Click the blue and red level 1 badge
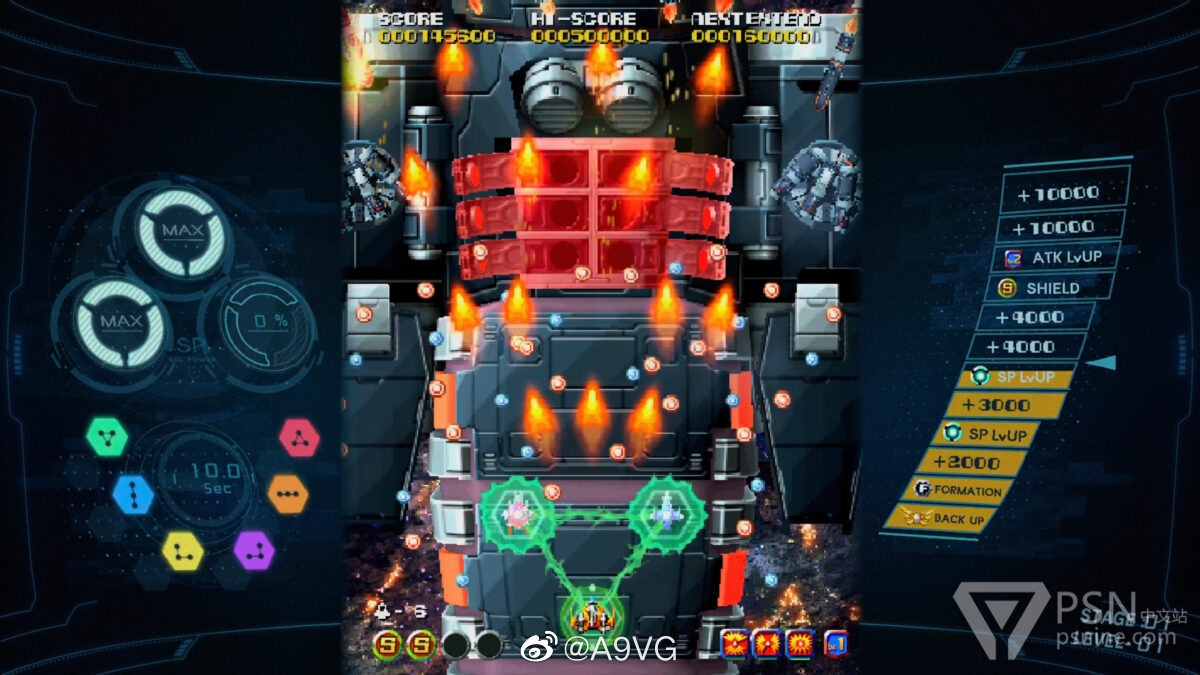The image size is (1200, 675). click(x=836, y=644)
